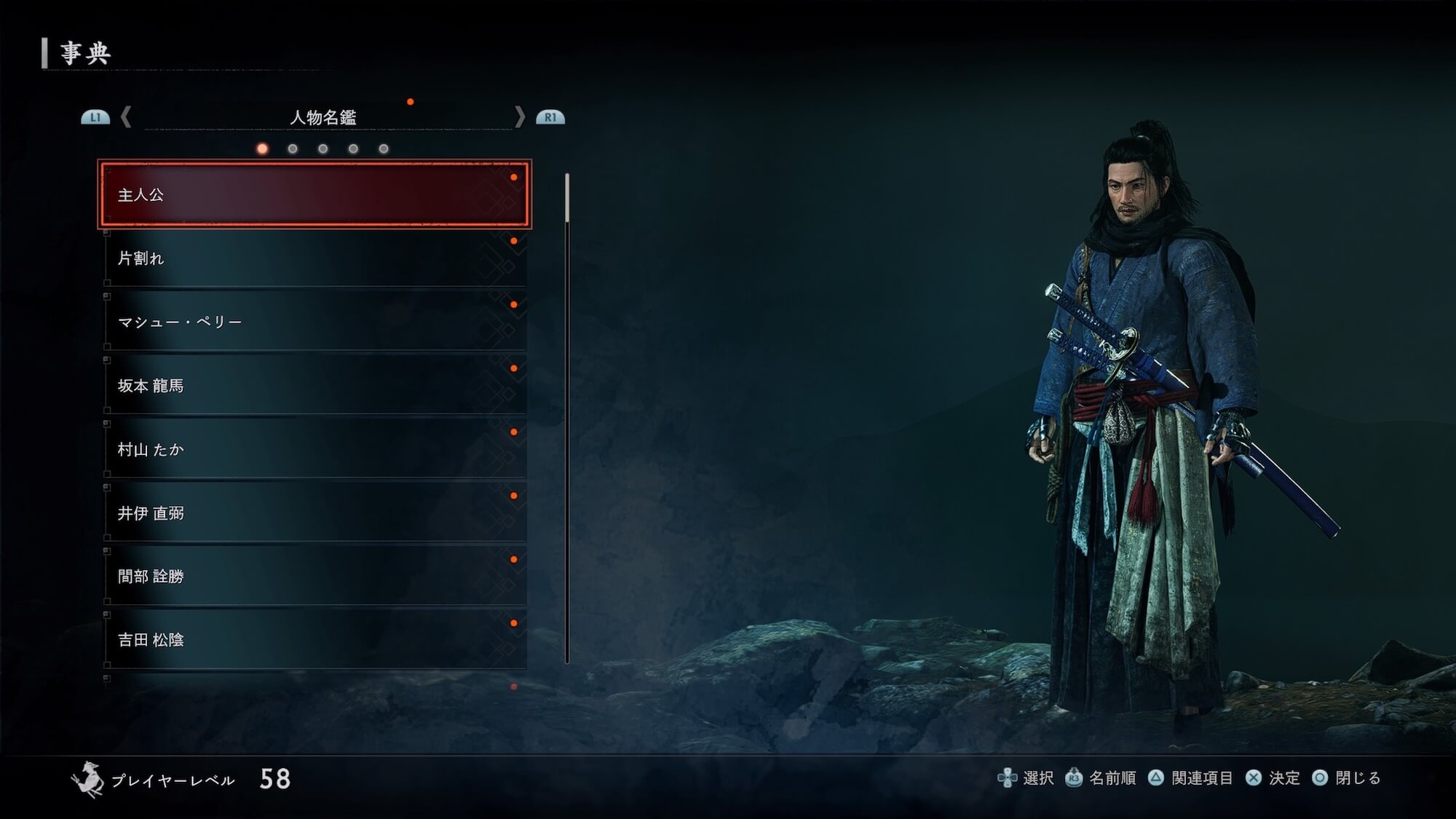Go to the previous encyclopedia category arrow
Screen dimensions: 1456x819
(126, 117)
